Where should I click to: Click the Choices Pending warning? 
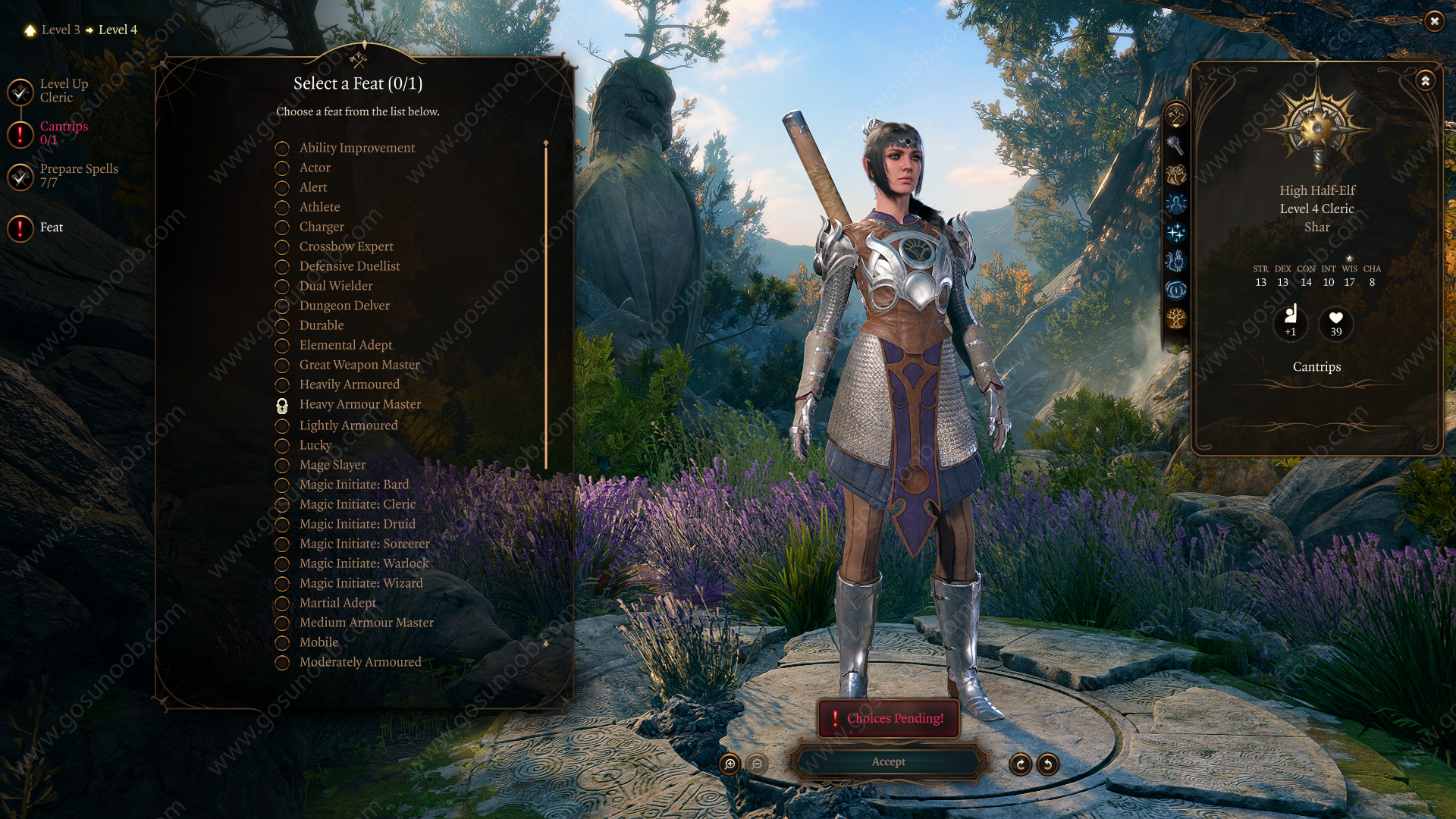(x=888, y=718)
